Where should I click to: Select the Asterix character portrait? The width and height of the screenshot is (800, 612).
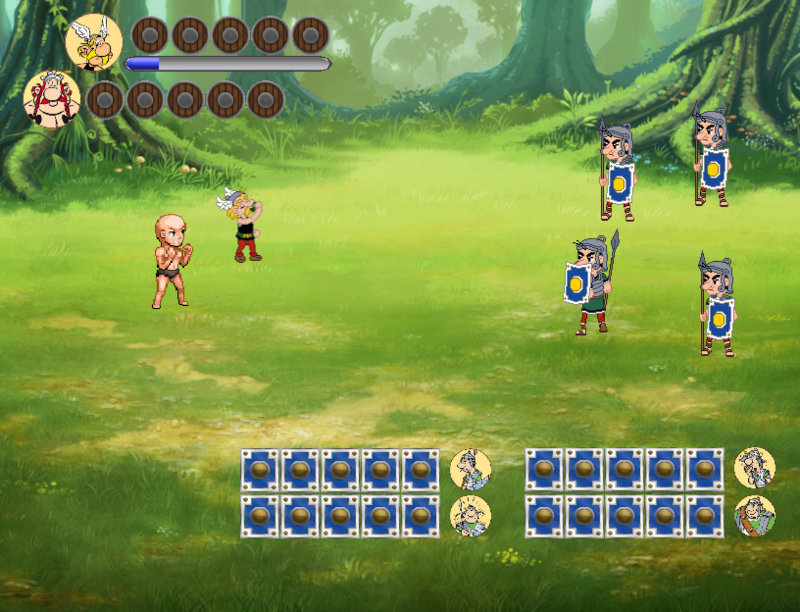94,42
